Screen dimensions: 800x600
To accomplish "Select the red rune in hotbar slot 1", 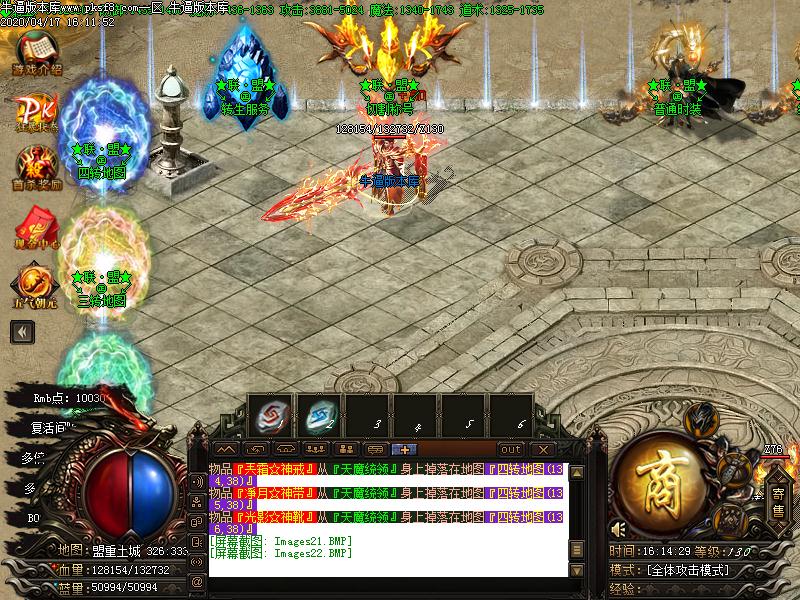I will 270,415.
